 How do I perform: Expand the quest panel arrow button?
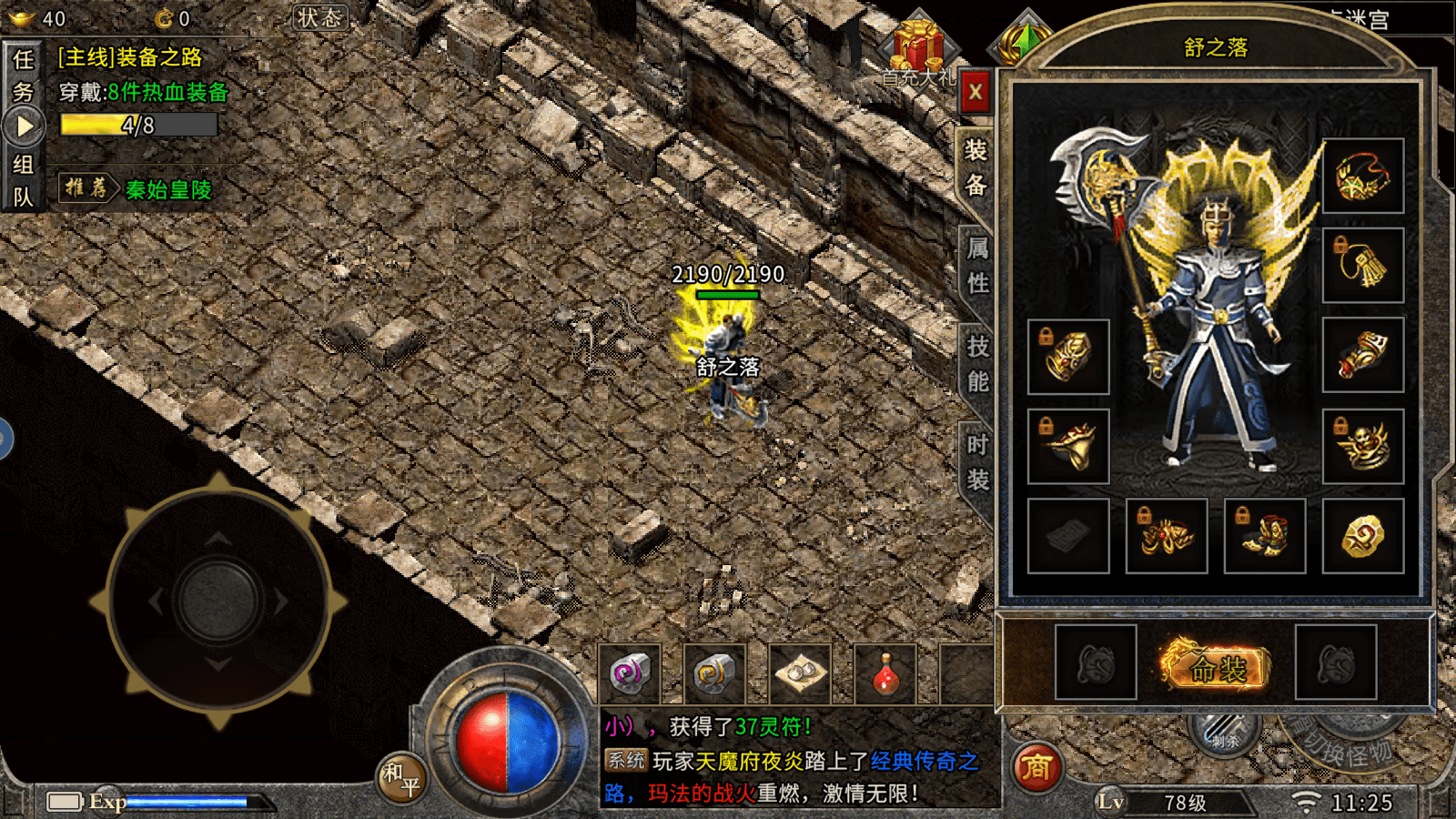(24, 126)
